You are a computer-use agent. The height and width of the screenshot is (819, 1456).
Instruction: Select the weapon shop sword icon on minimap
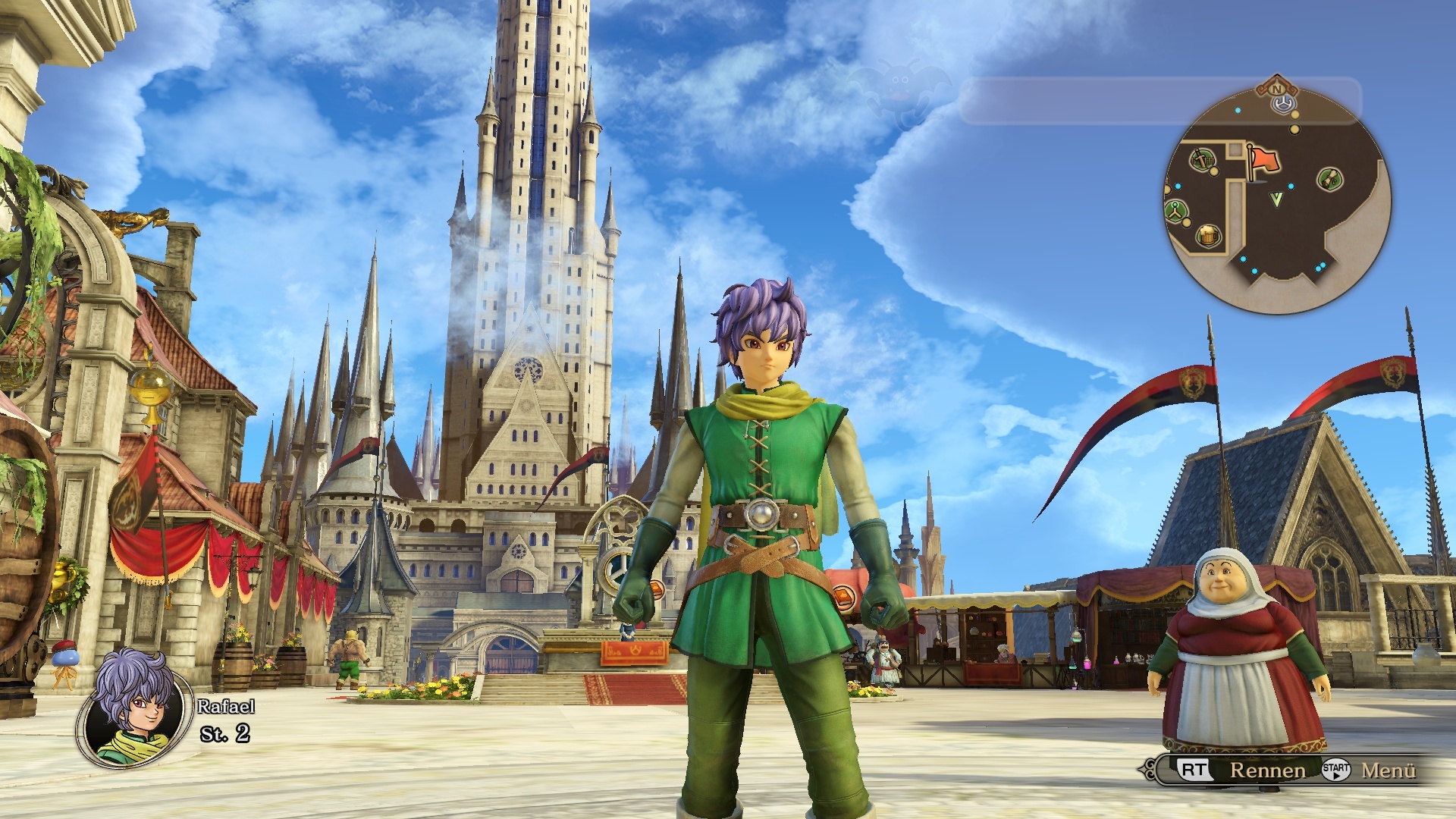pos(1202,160)
